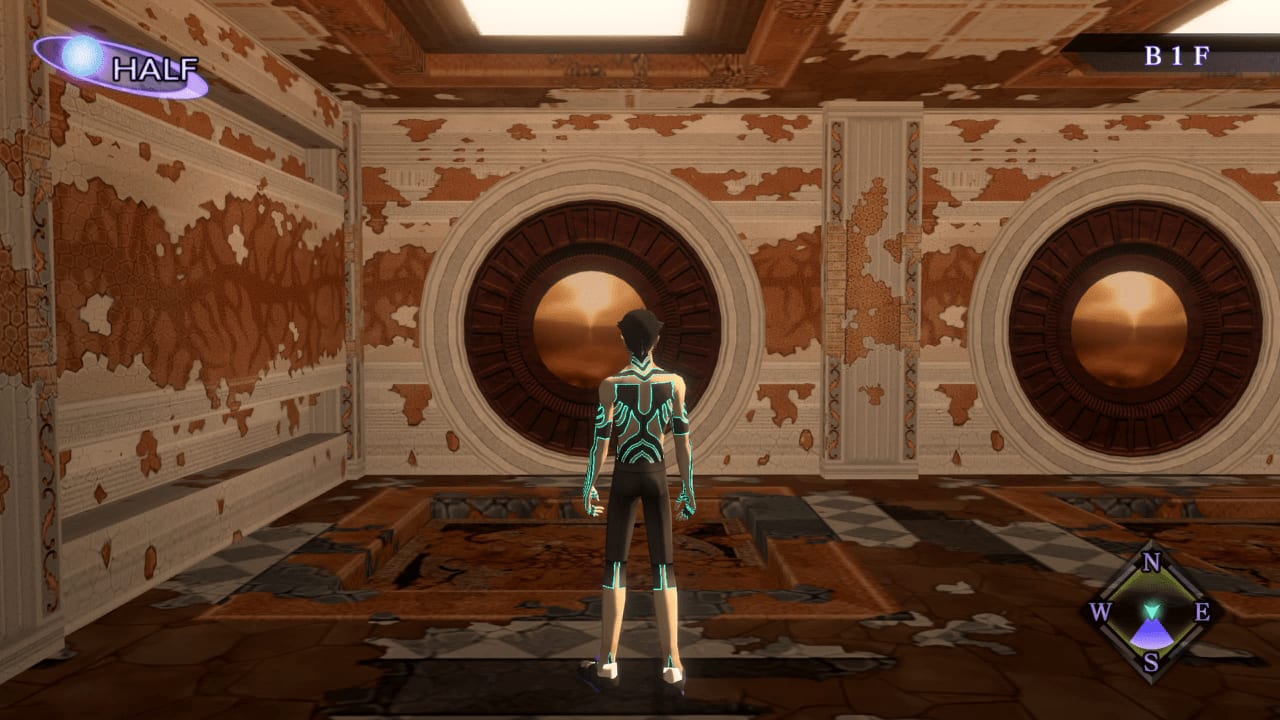Click the Kagutsuchi moon phase icon
Viewport: 1280px width, 720px height.
coord(82,56)
